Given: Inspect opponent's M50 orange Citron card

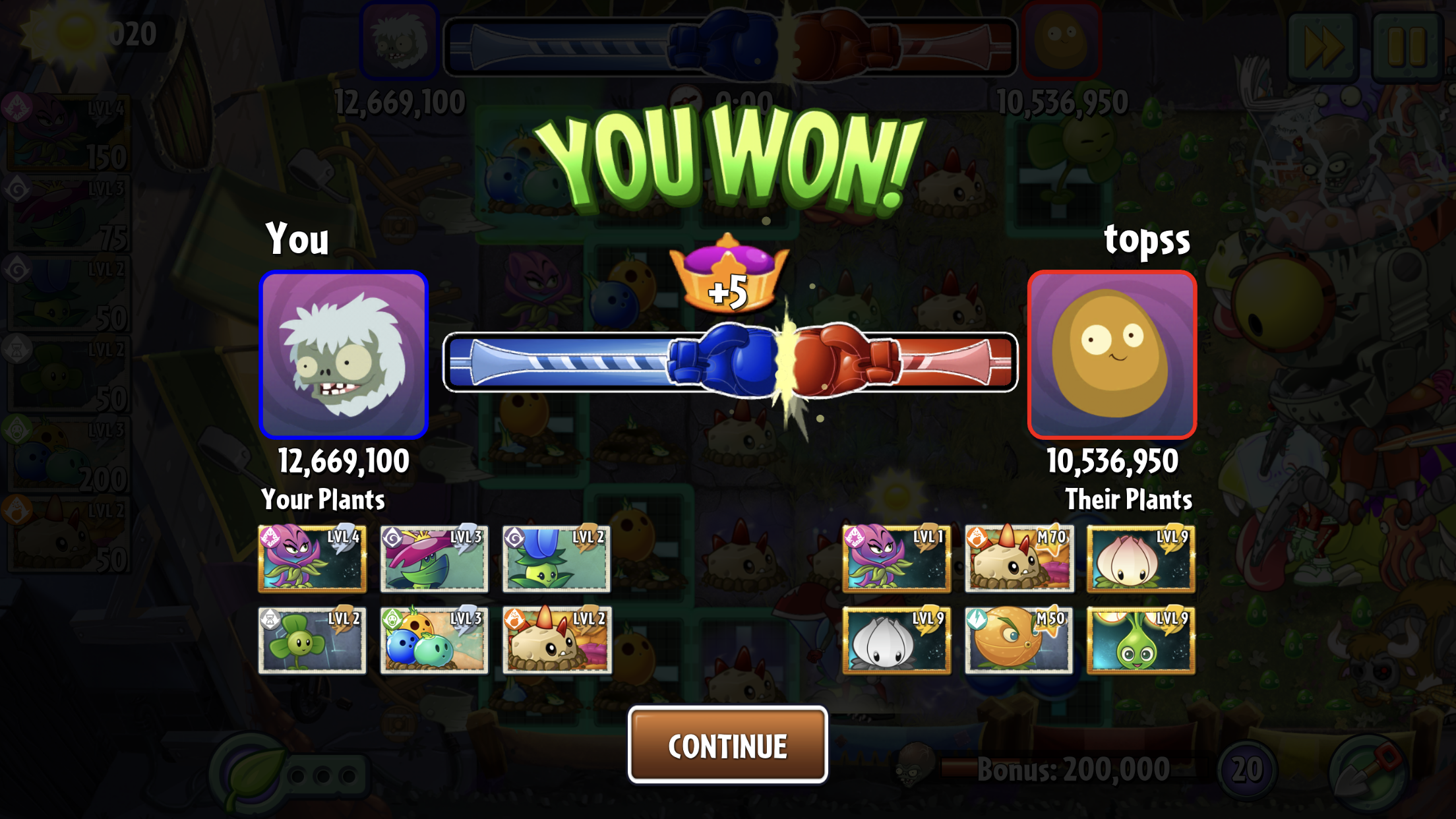Looking at the screenshot, I should [1019, 640].
